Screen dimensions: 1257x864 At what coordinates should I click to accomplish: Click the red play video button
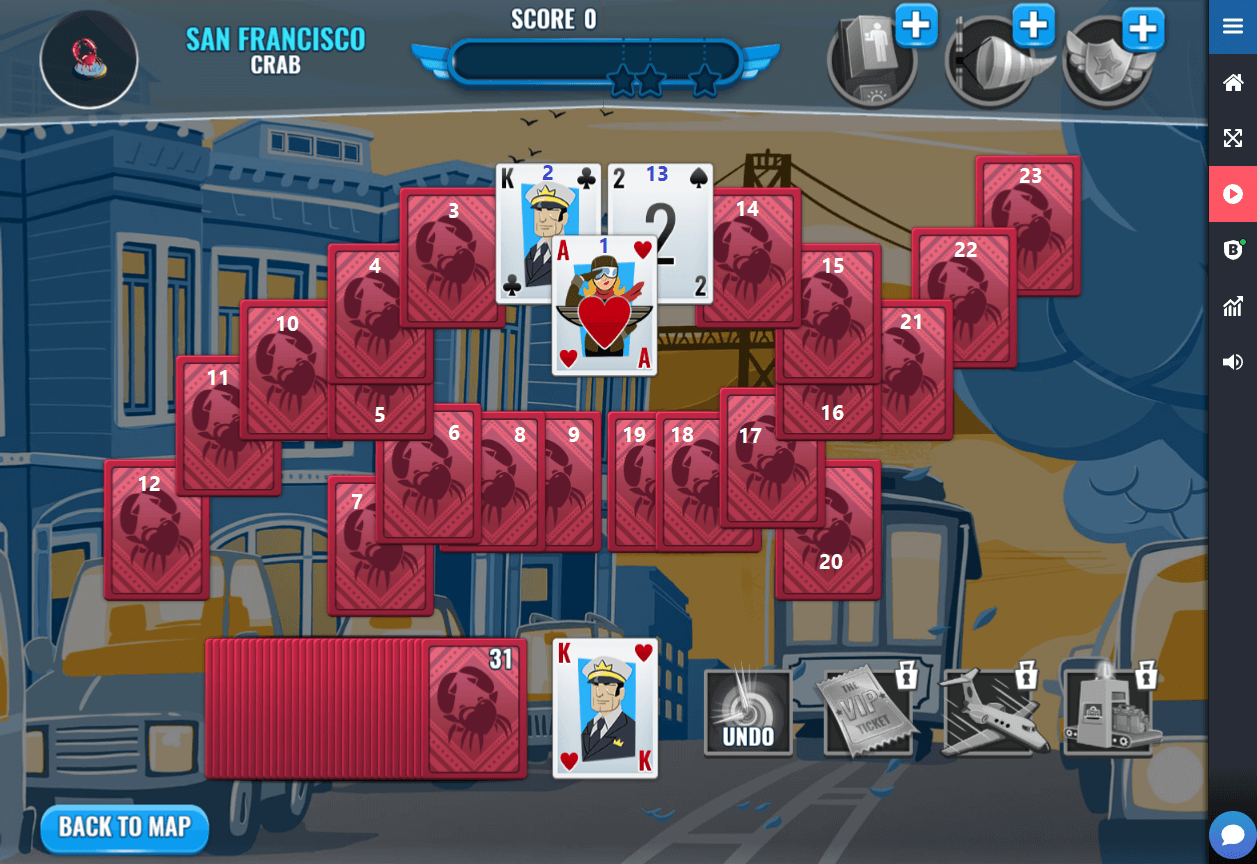click(1233, 194)
